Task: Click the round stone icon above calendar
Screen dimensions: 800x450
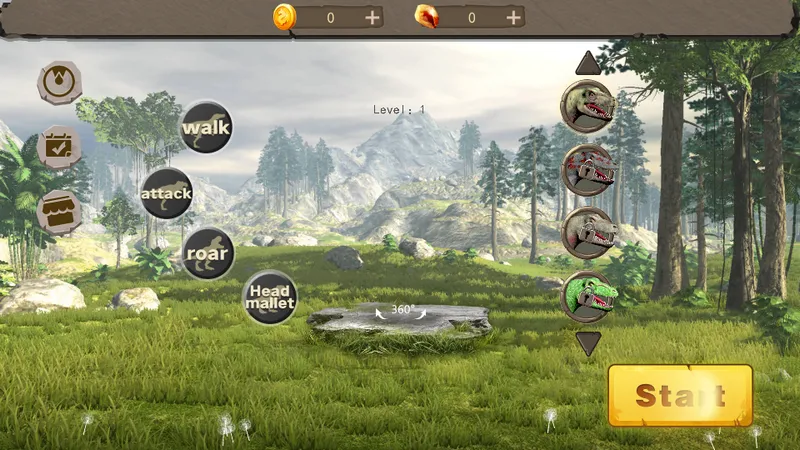Action: coord(60,82)
